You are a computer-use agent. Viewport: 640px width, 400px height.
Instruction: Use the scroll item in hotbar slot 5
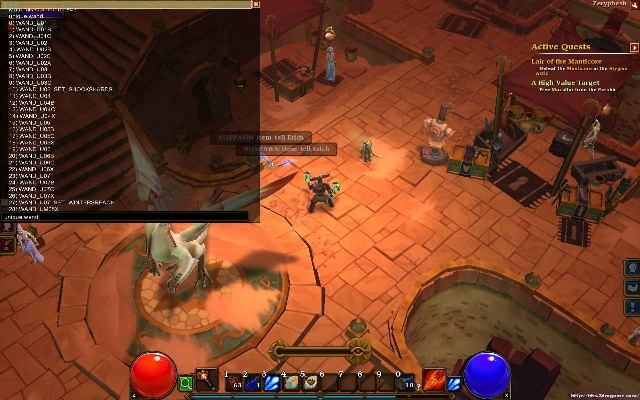(x=311, y=382)
